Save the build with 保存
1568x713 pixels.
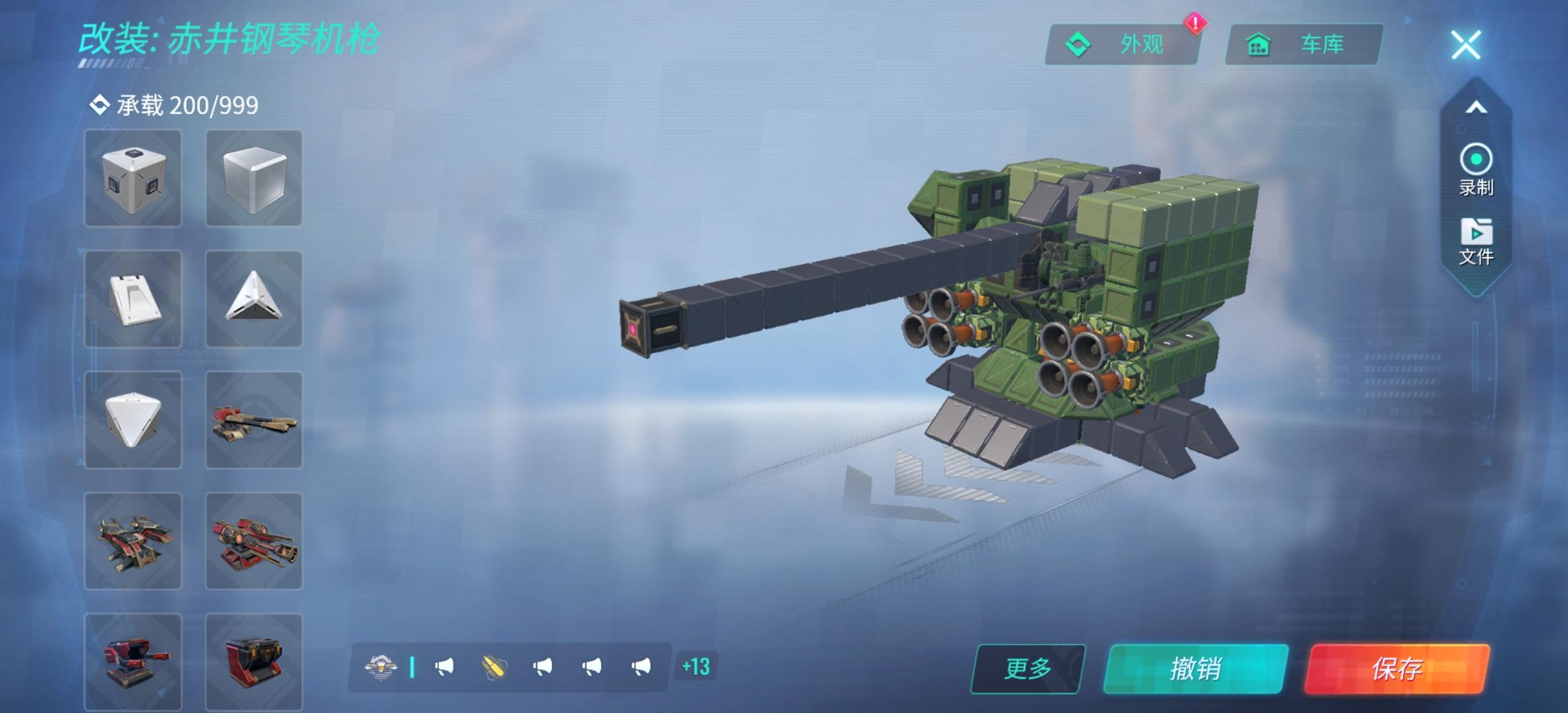[x=1396, y=669]
